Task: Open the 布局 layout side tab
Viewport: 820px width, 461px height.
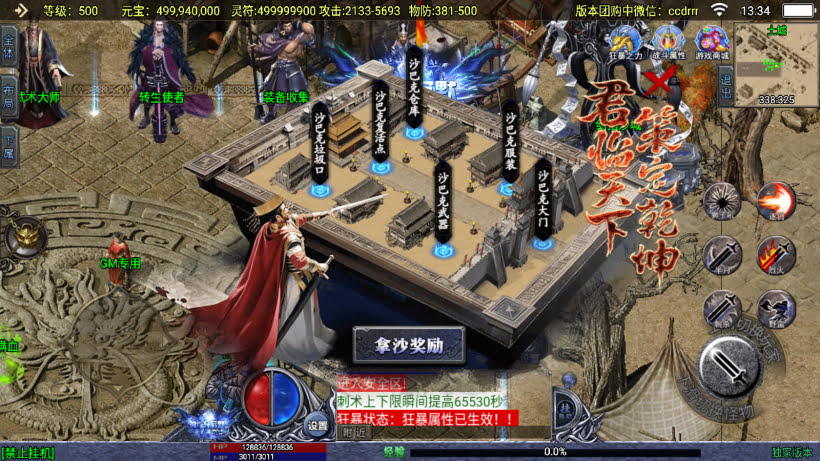Action: click(9, 92)
